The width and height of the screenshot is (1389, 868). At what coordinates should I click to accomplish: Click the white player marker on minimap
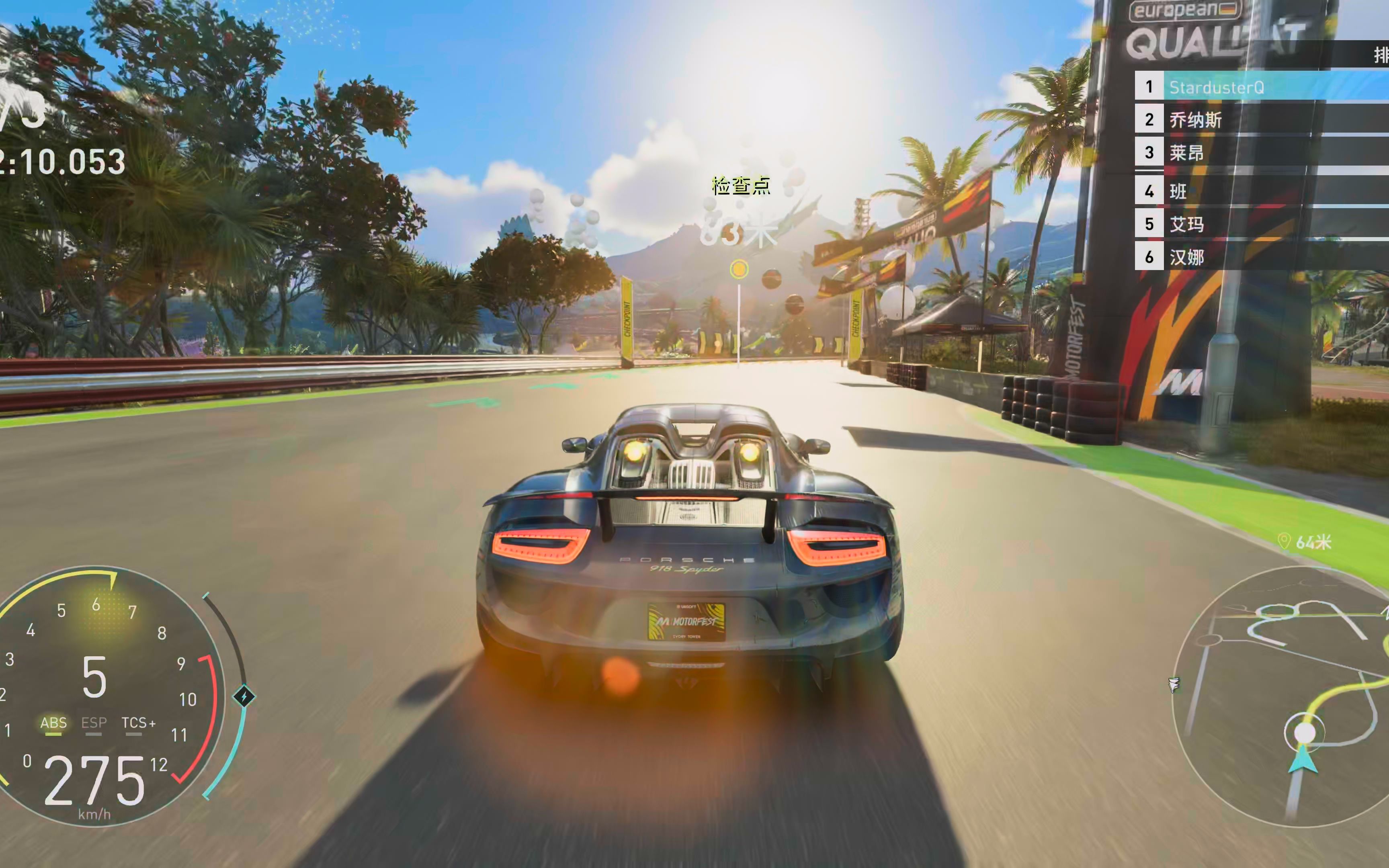(x=1304, y=733)
